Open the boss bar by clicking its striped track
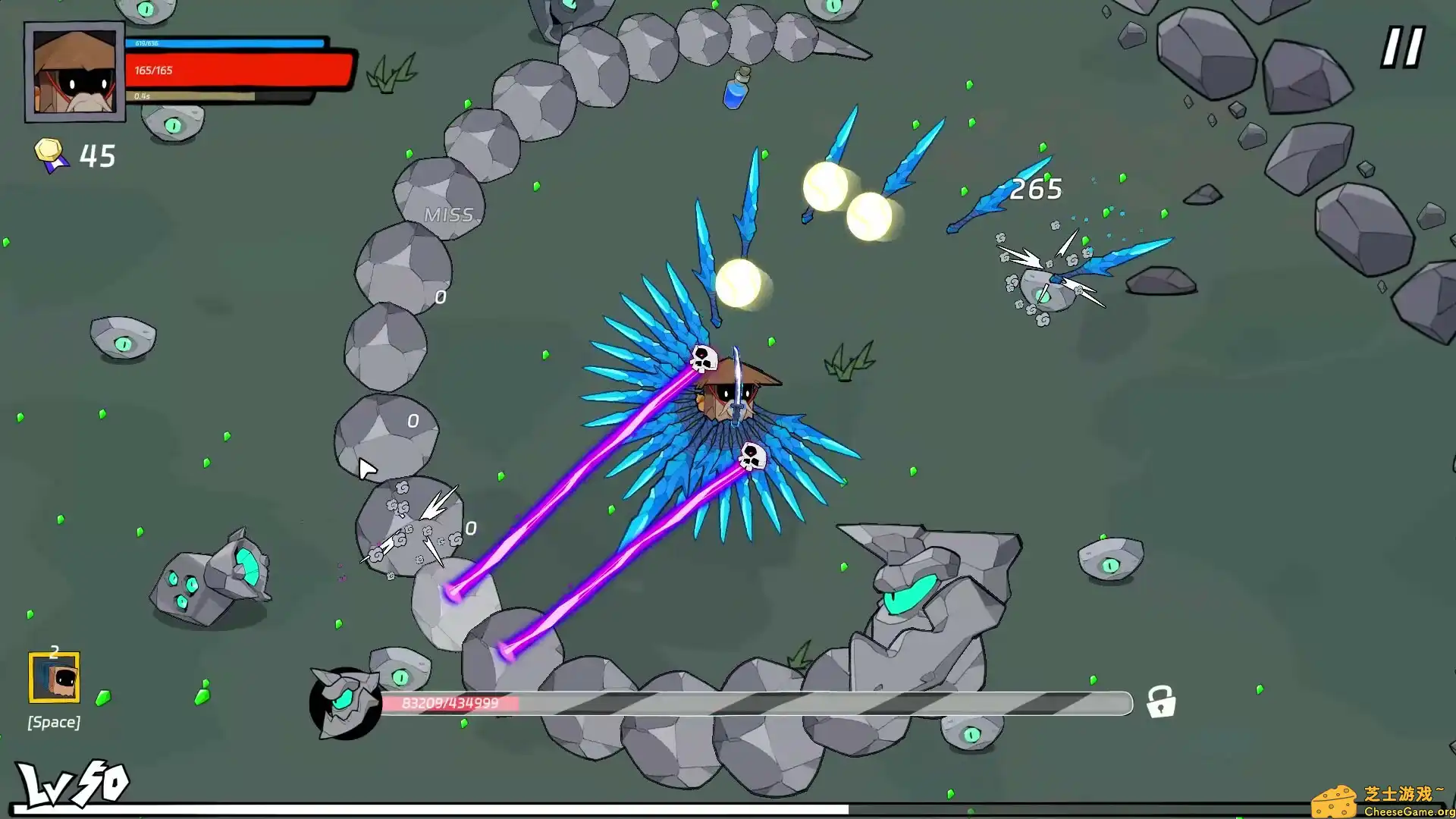 coord(834,703)
